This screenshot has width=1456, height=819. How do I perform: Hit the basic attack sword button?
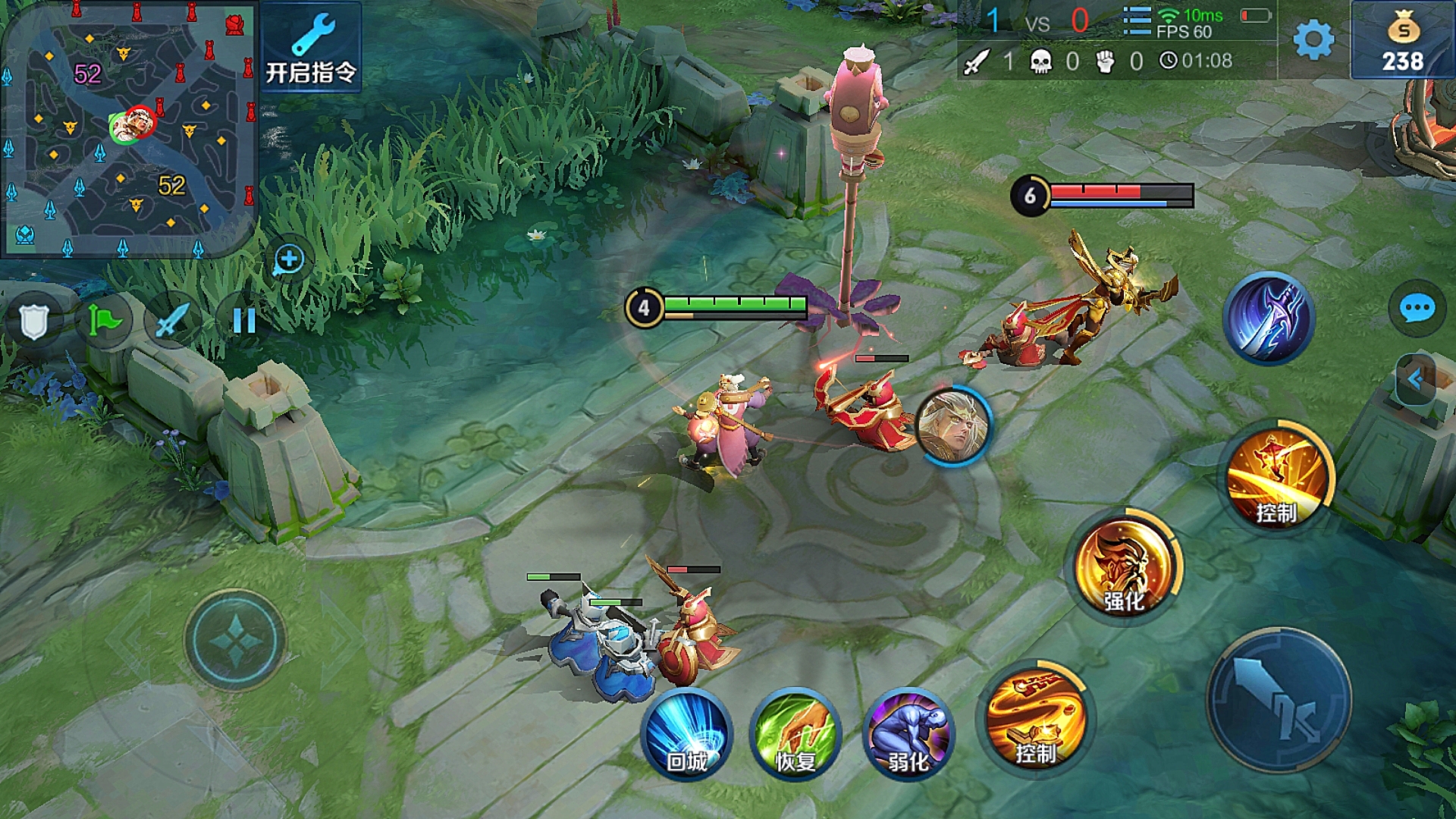click(1279, 699)
